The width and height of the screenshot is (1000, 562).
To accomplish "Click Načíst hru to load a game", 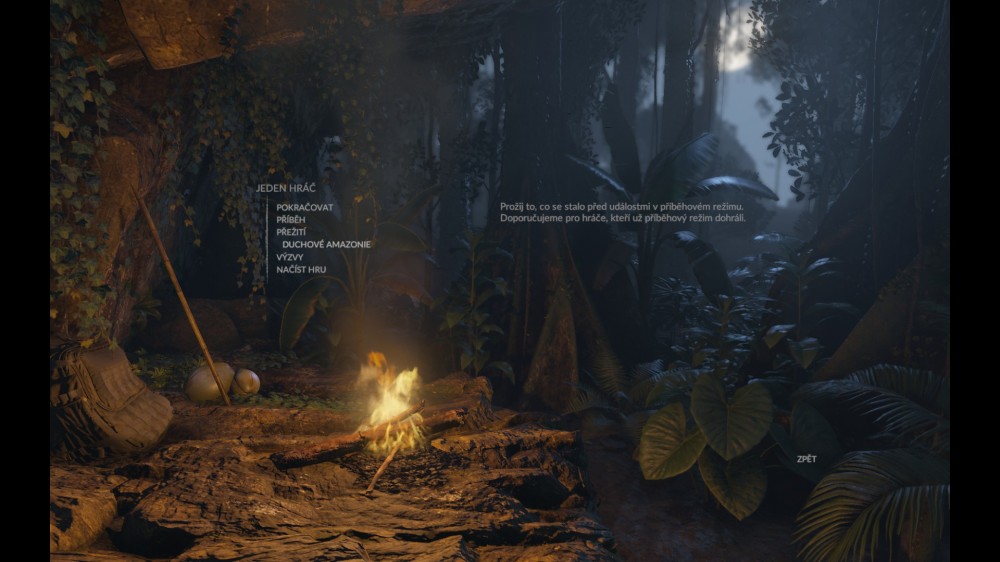I will point(301,270).
